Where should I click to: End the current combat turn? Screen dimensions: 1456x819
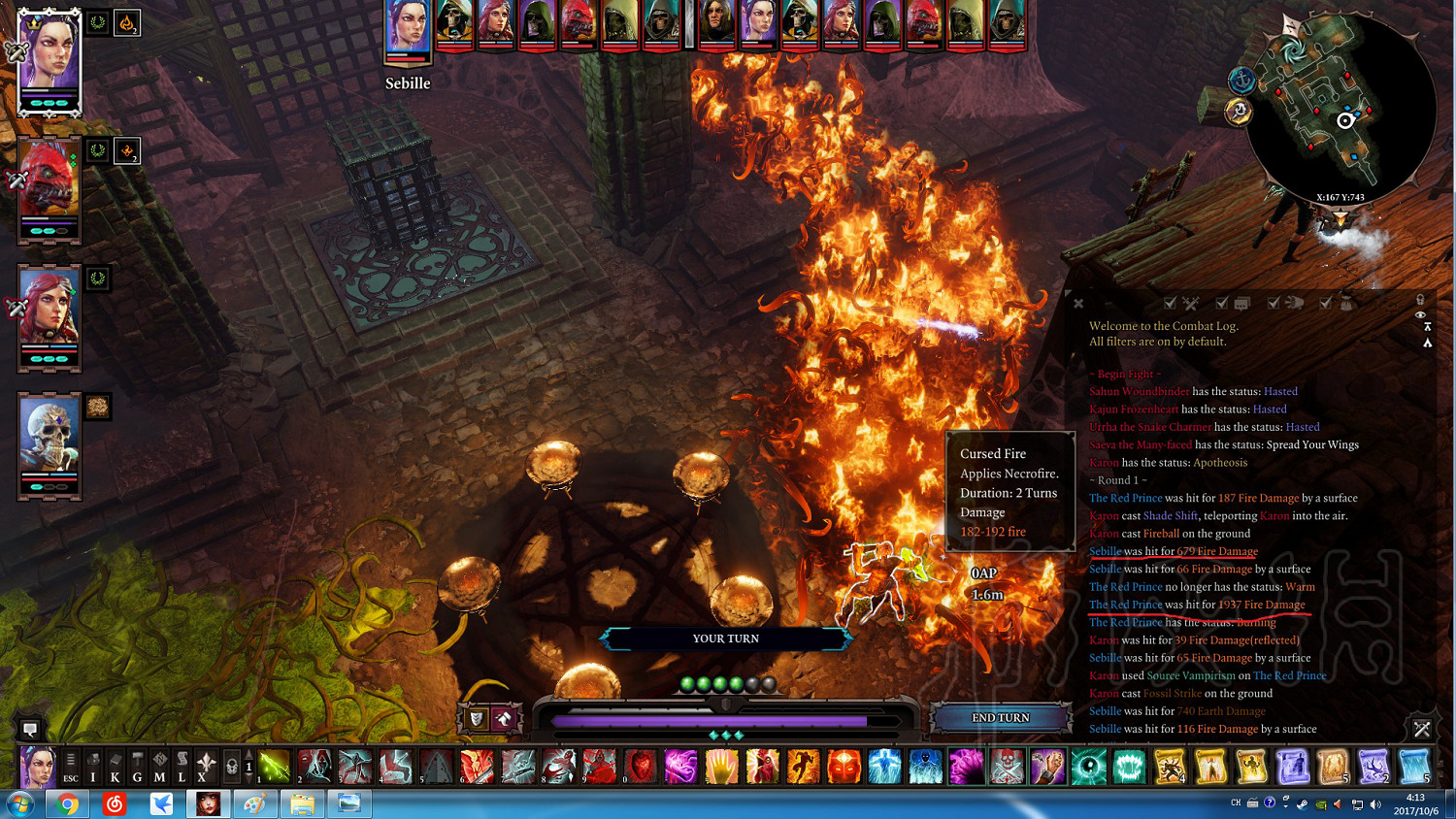[x=1001, y=718]
